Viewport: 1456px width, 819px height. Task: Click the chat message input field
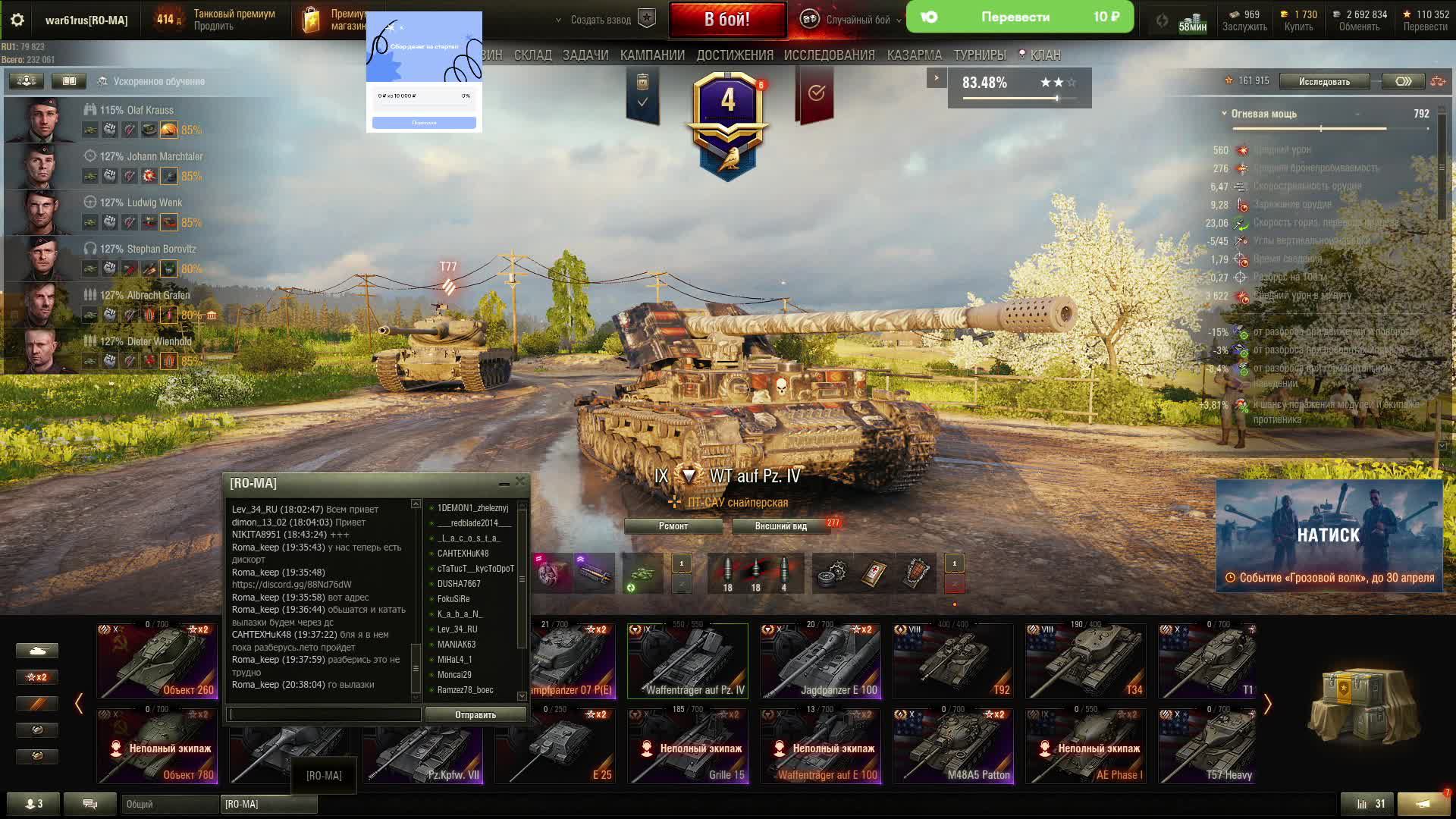(324, 714)
